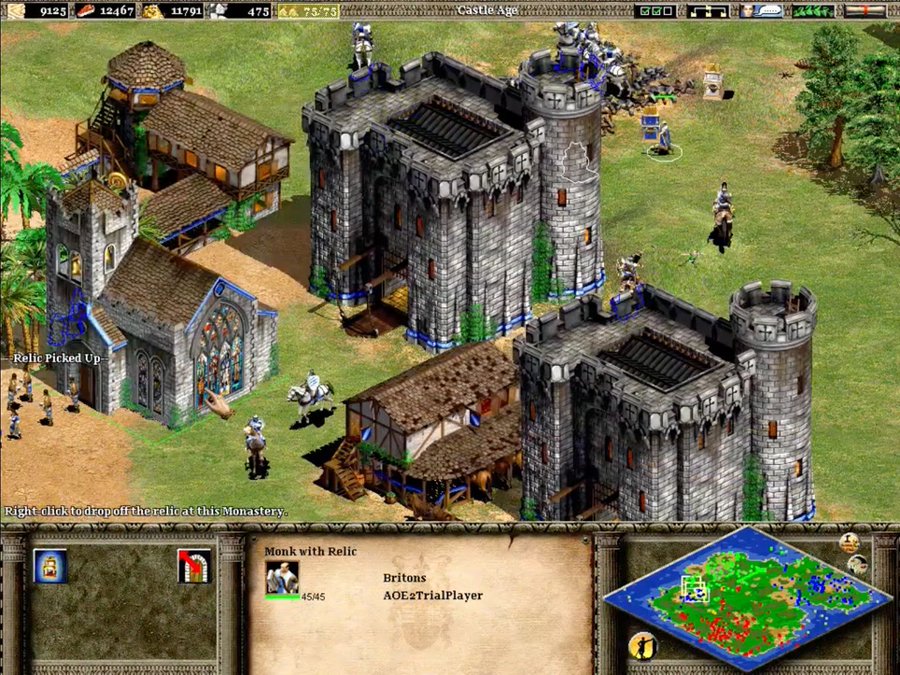Click the minimap island overview
900x675 pixels.
click(x=745, y=596)
